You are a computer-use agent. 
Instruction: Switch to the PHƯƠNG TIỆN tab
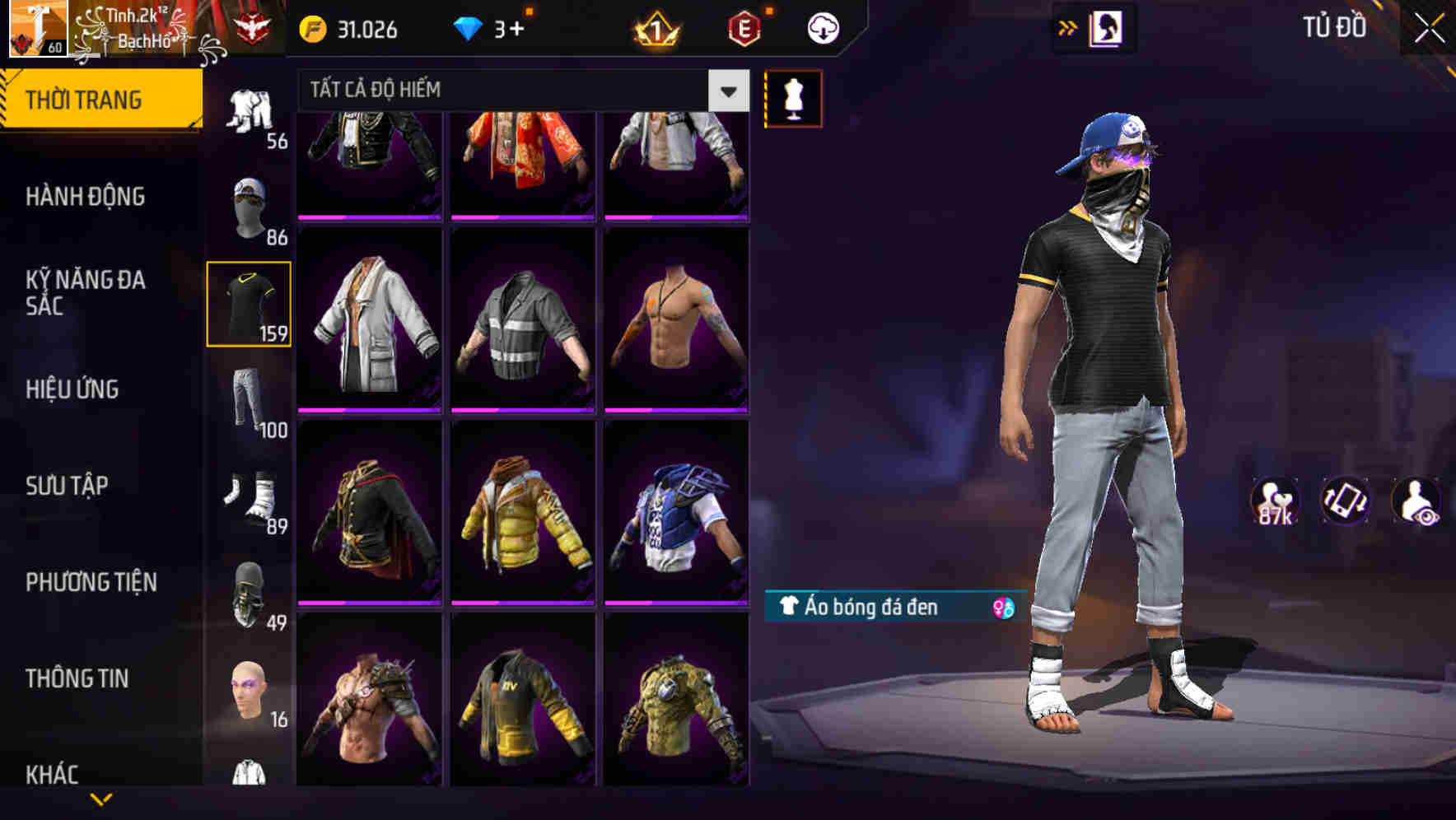pyautogui.click(x=91, y=581)
